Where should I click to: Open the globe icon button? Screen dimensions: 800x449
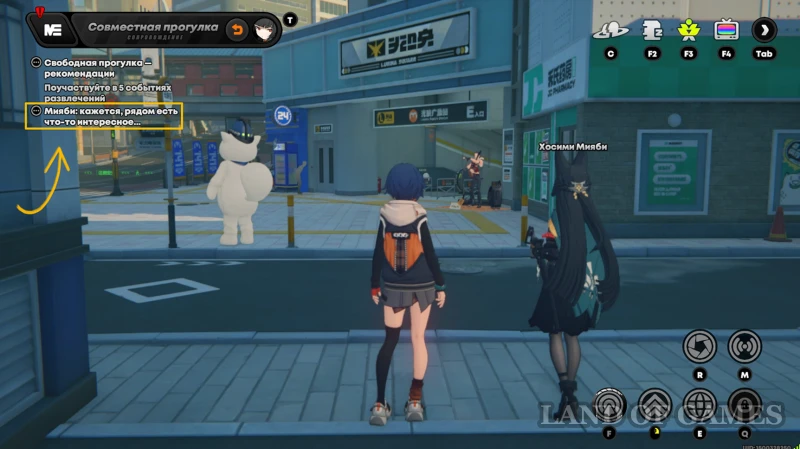[x=699, y=405]
